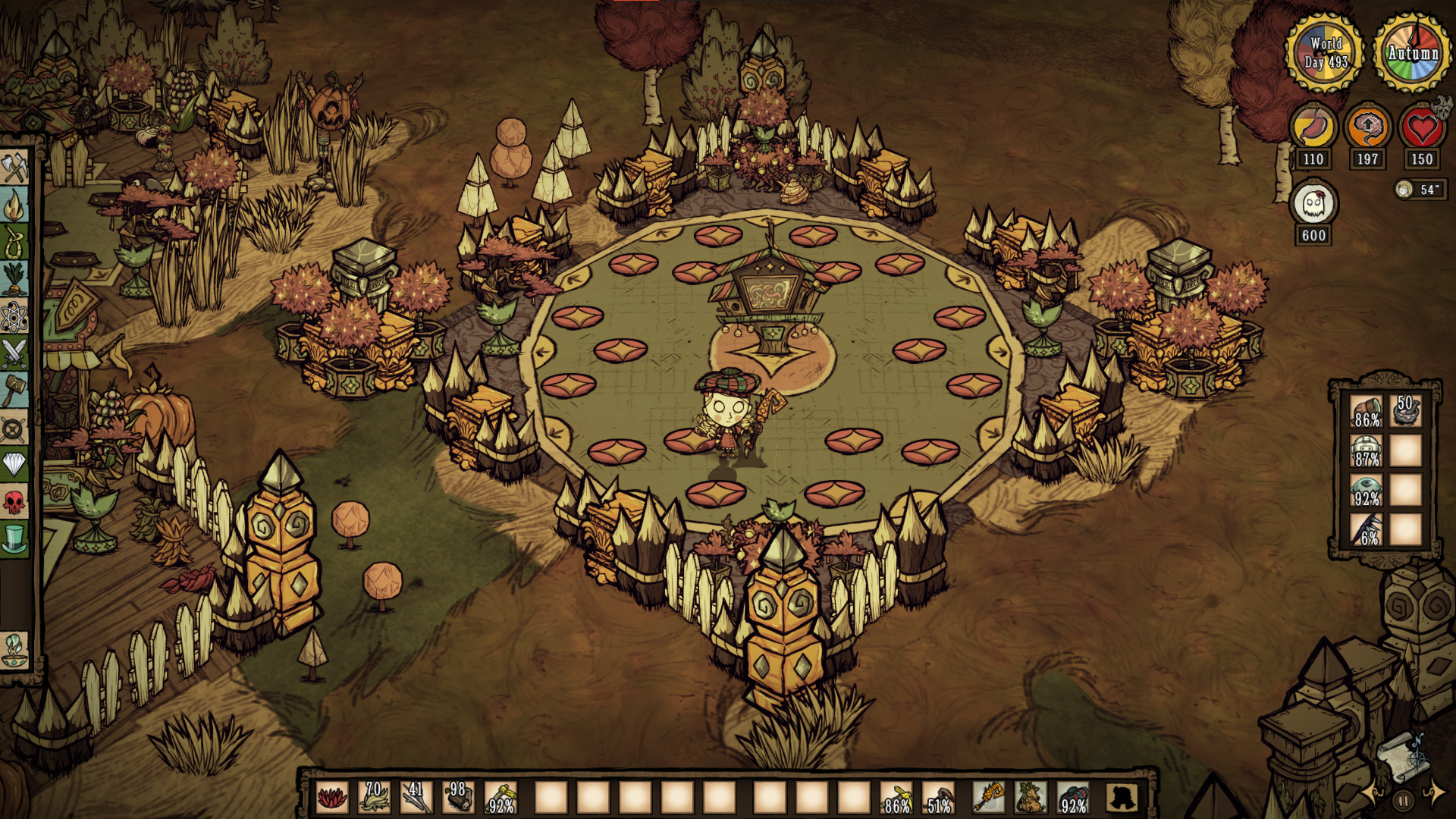Viewport: 1456px width, 819px height.
Task: Rotate the camera with the right arrow
Action: [x=1434, y=792]
